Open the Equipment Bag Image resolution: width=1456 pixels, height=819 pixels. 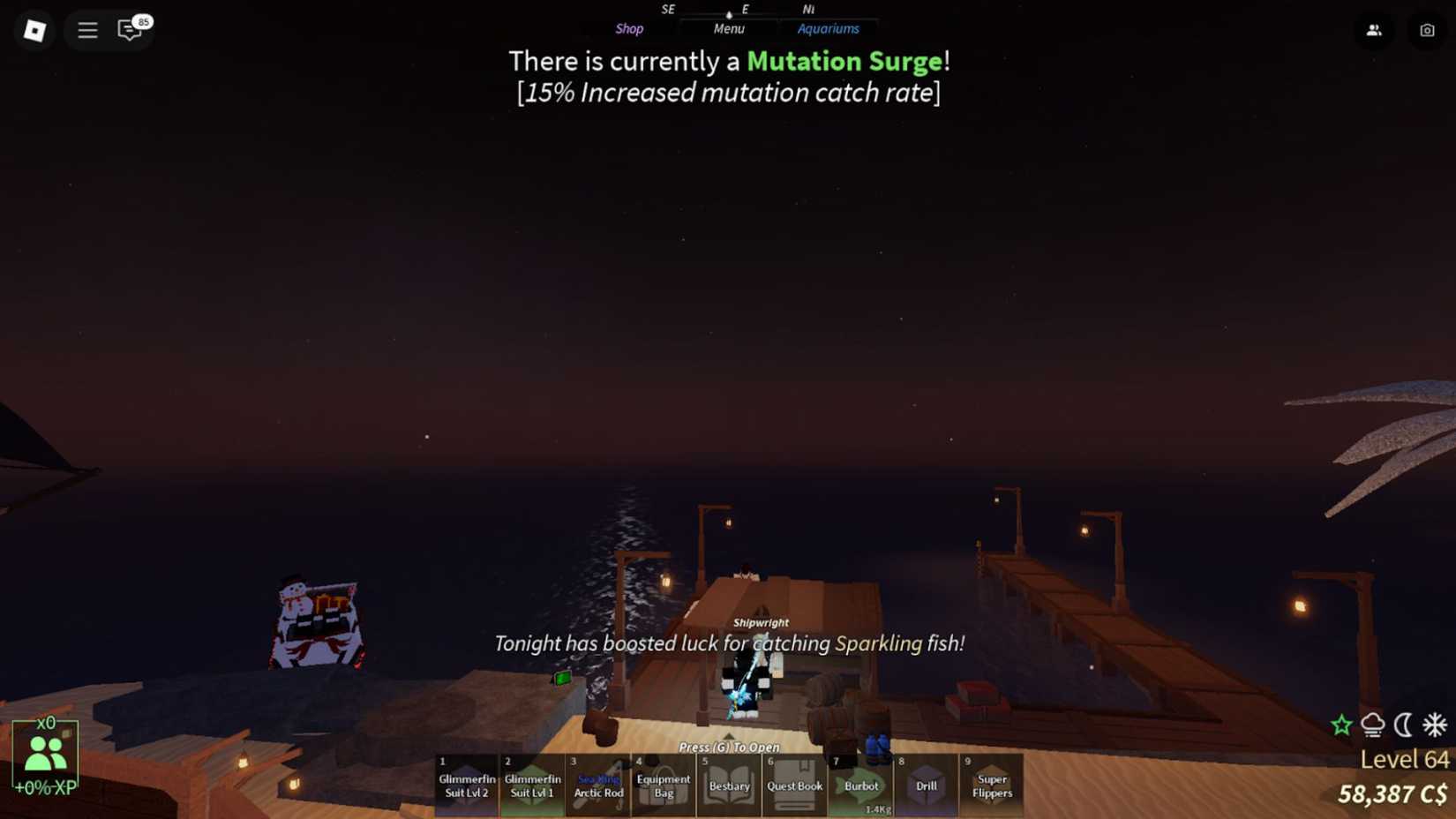click(x=663, y=785)
